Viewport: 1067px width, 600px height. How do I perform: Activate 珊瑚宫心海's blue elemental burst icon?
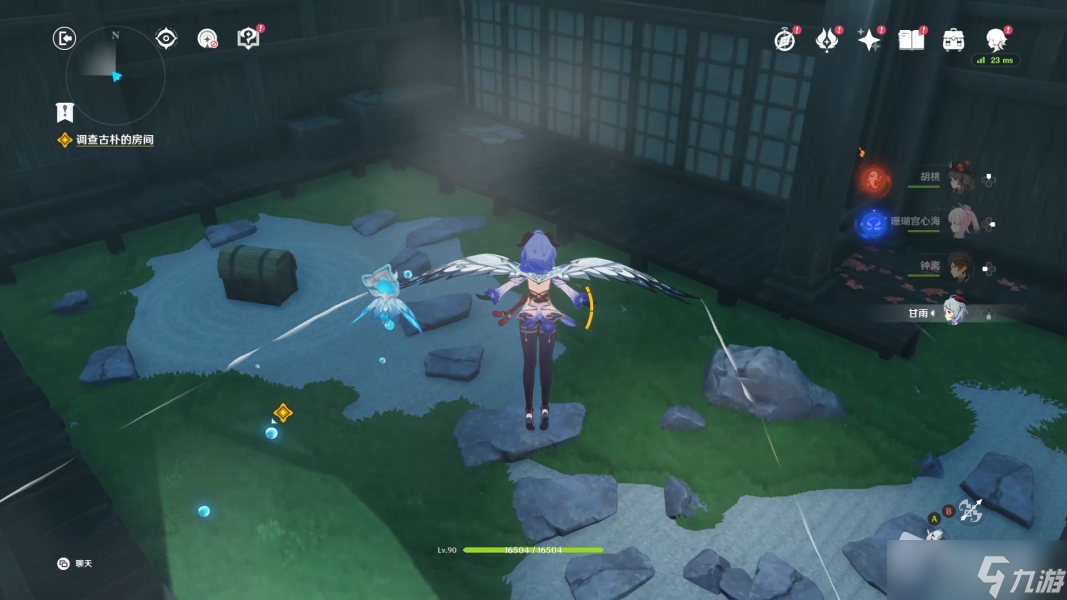coord(874,223)
